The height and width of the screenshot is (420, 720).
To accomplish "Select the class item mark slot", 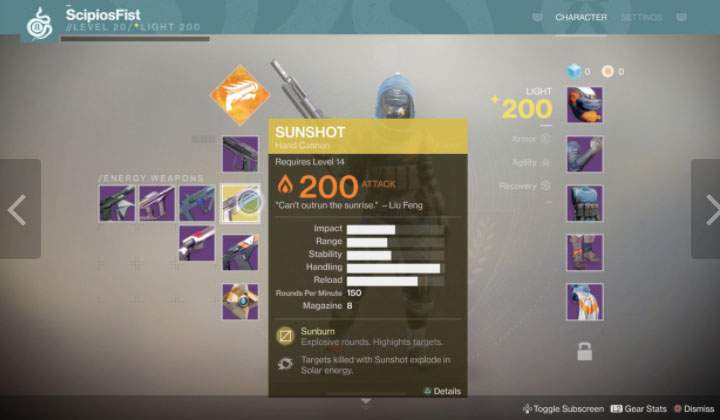I will point(584,301).
